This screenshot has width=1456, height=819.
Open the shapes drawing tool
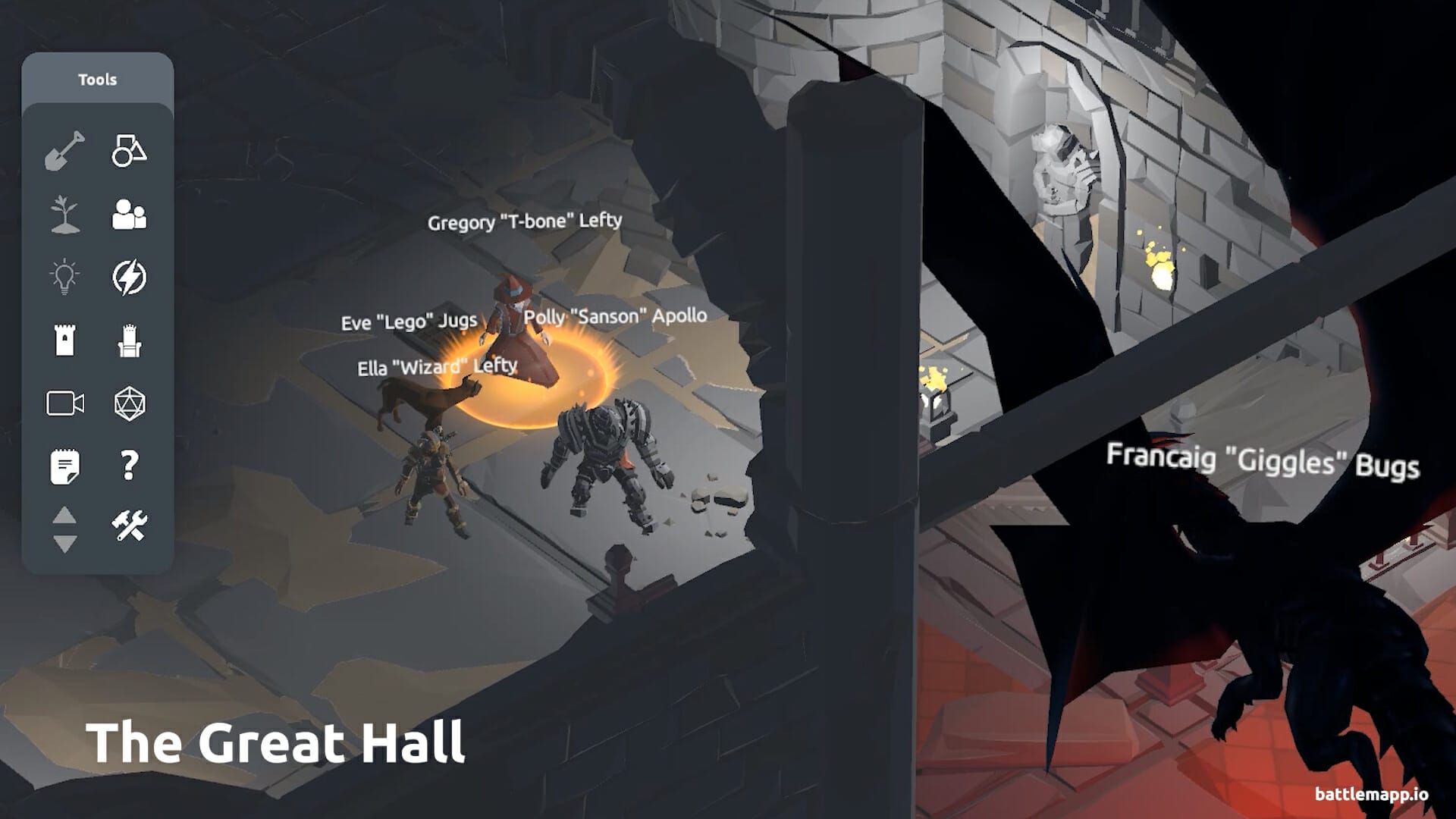click(130, 150)
